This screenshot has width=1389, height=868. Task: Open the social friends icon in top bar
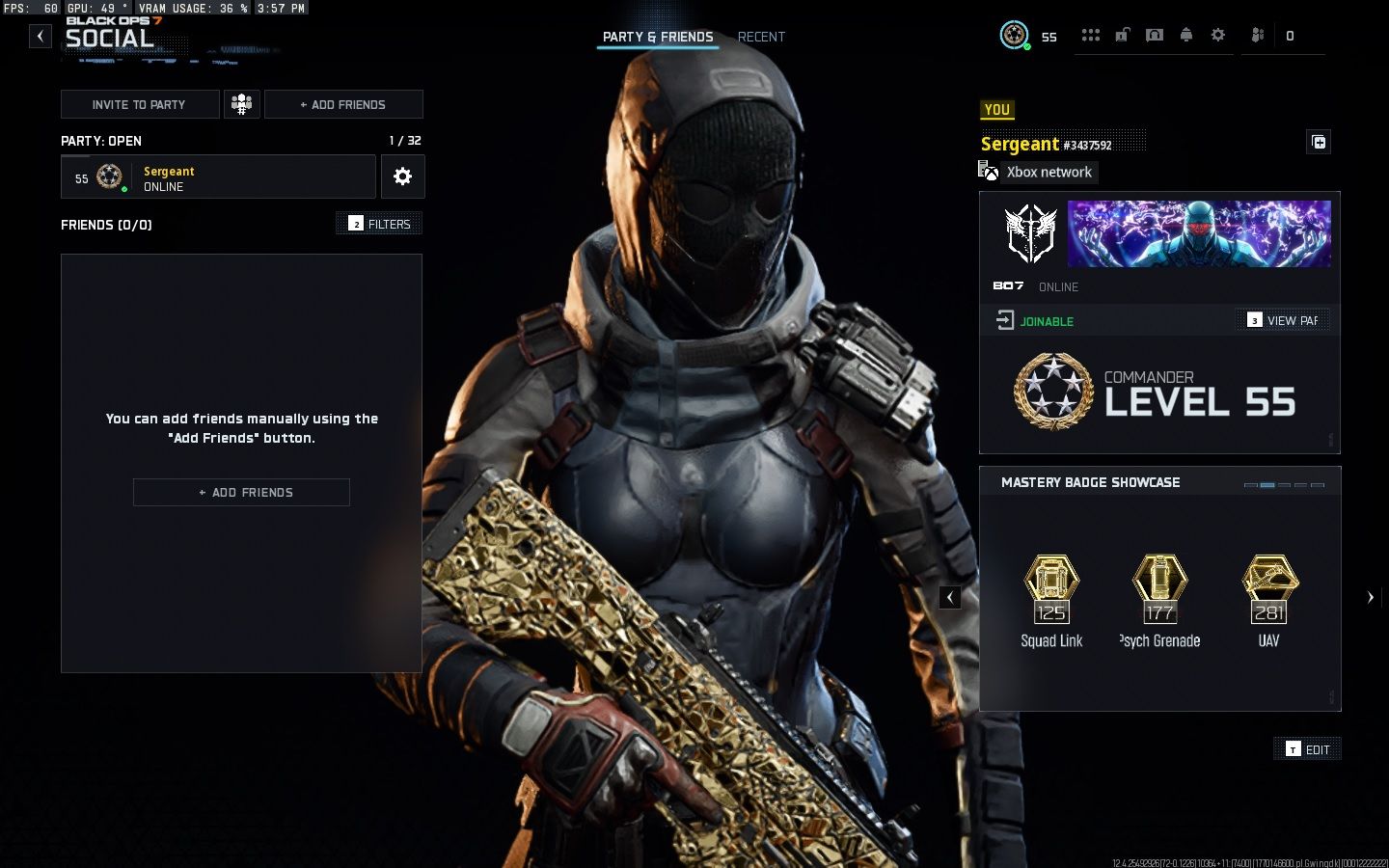tap(1258, 36)
